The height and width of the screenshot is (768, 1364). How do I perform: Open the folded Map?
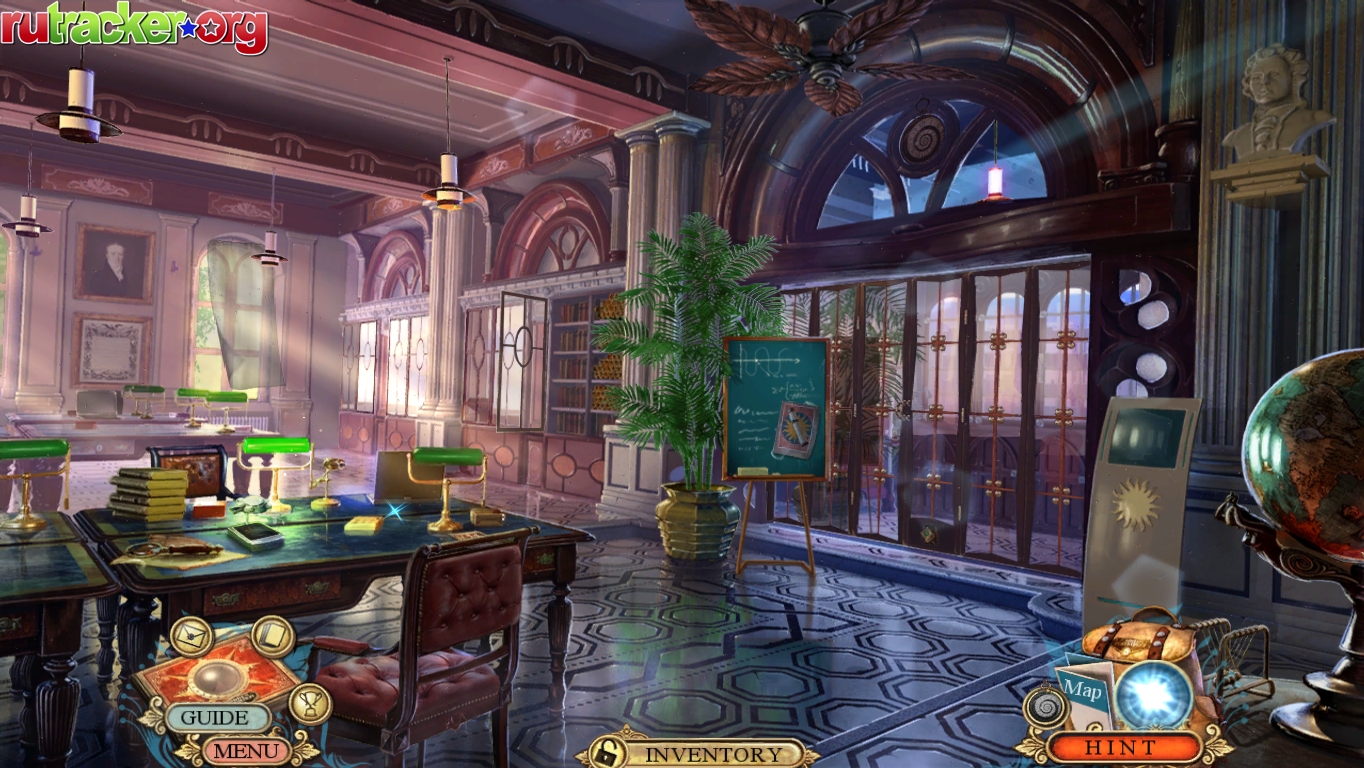pyautogui.click(x=1083, y=688)
